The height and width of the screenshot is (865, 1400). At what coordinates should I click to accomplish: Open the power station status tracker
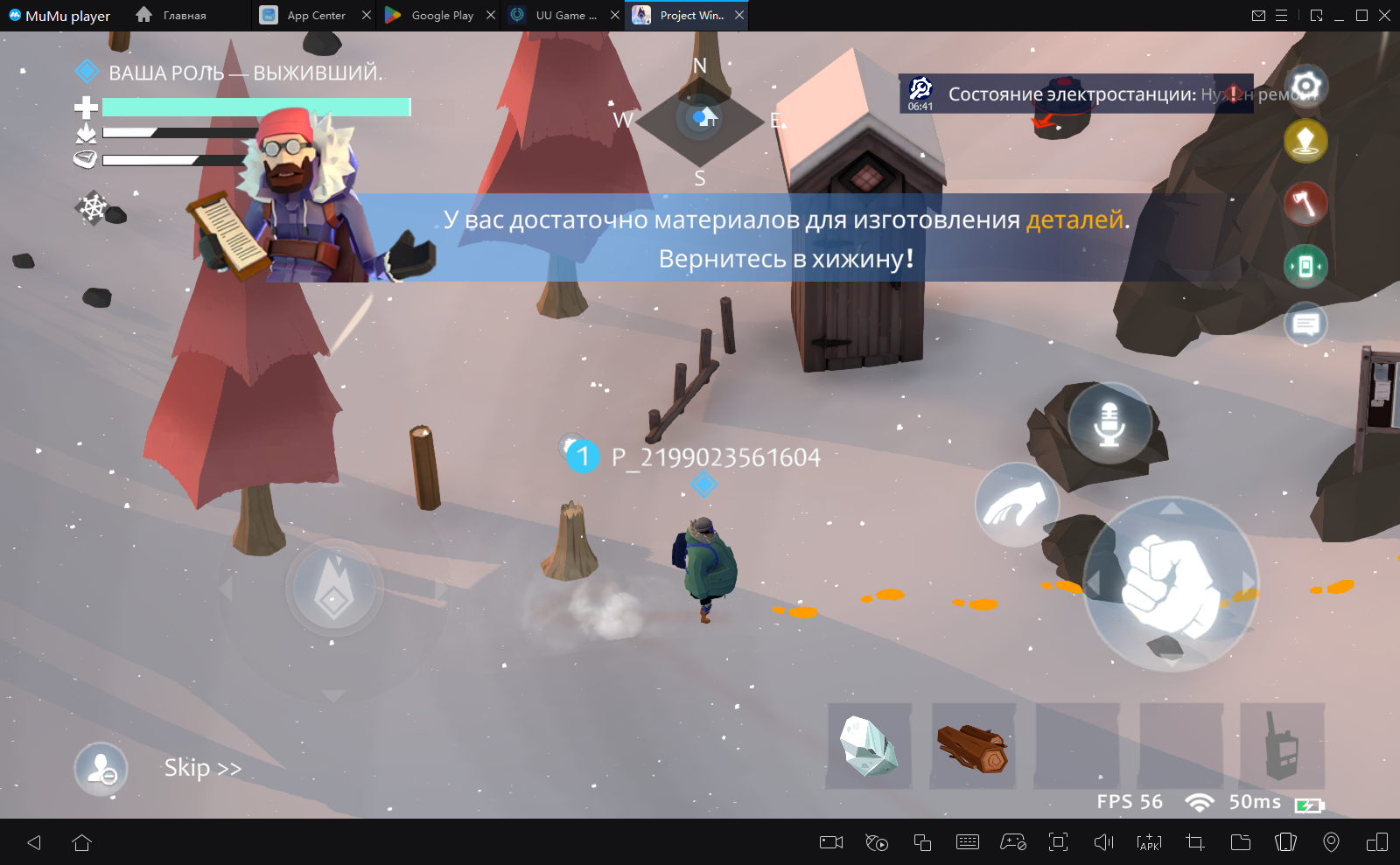(x=1074, y=94)
